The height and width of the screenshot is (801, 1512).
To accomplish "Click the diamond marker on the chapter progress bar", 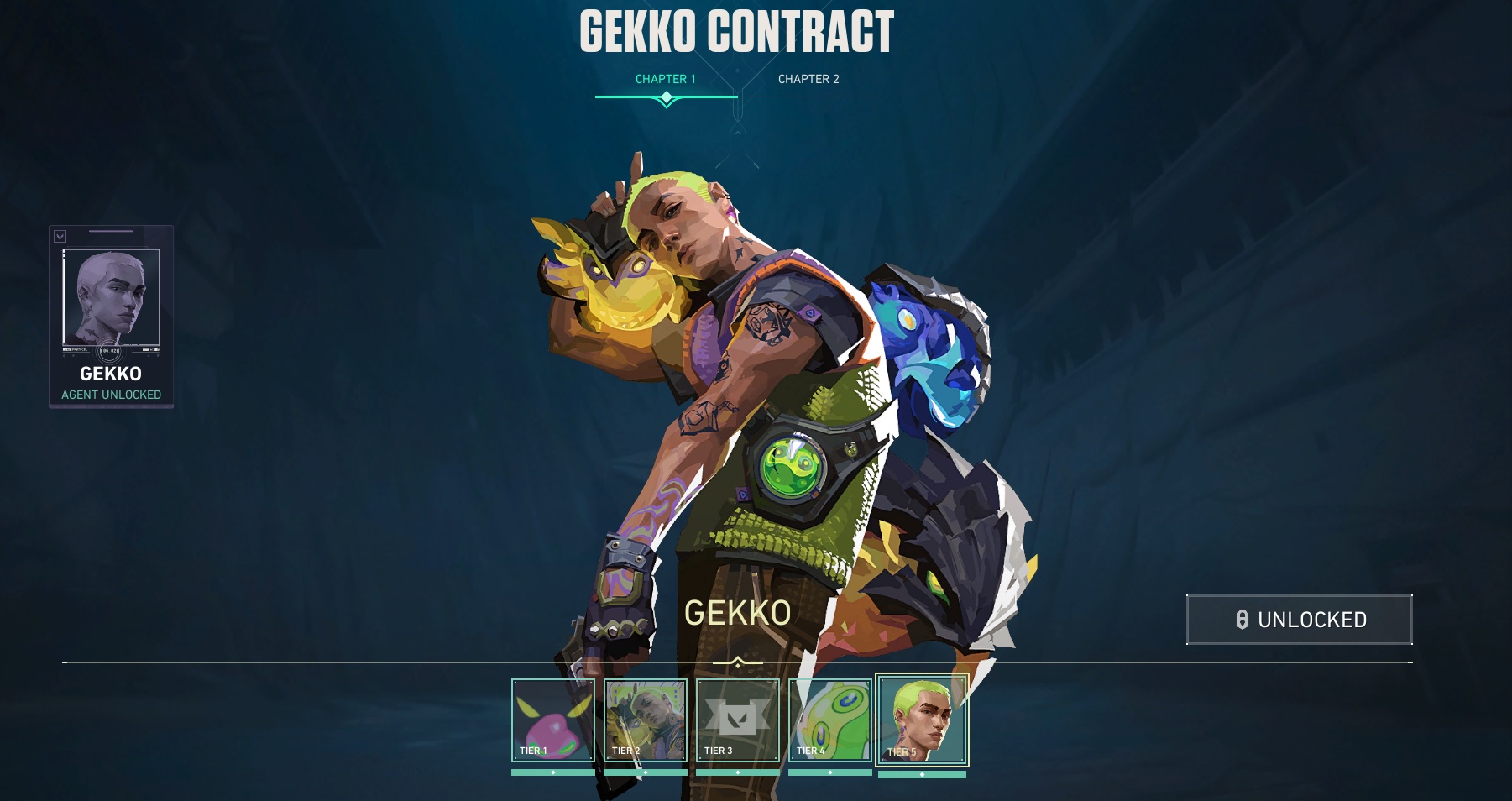I will tap(667, 97).
